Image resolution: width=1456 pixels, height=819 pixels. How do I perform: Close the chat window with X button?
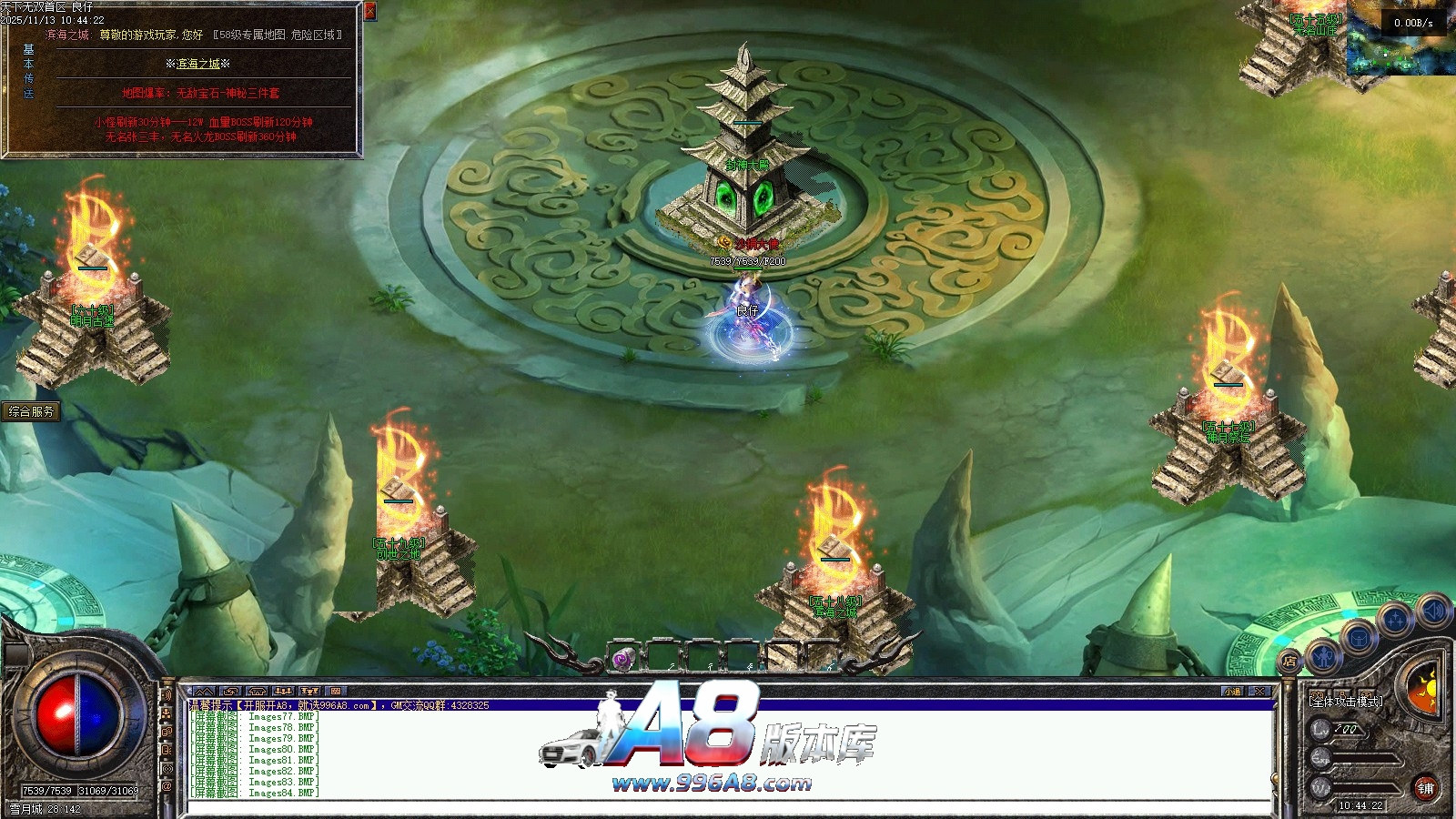pyautogui.click(x=1259, y=692)
